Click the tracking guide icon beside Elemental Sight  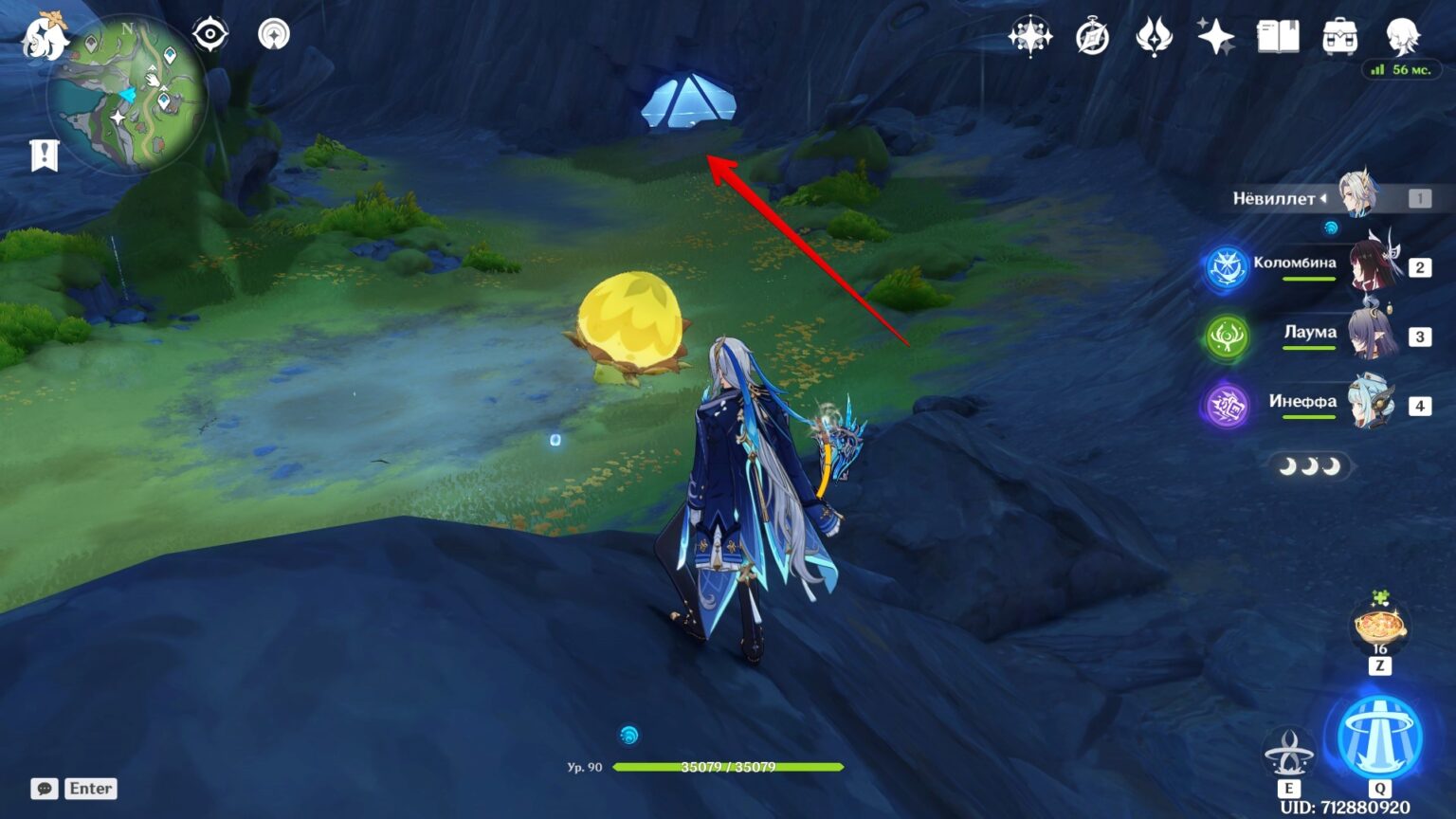pos(273,33)
